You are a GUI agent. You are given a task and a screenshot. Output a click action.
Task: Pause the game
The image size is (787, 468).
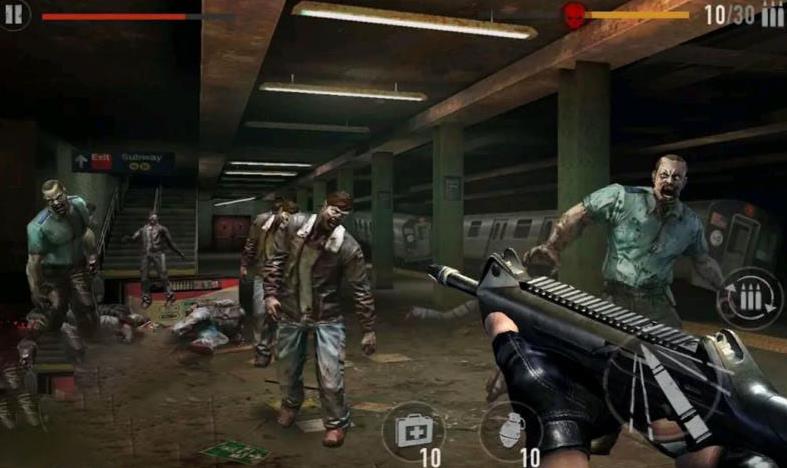15,14
